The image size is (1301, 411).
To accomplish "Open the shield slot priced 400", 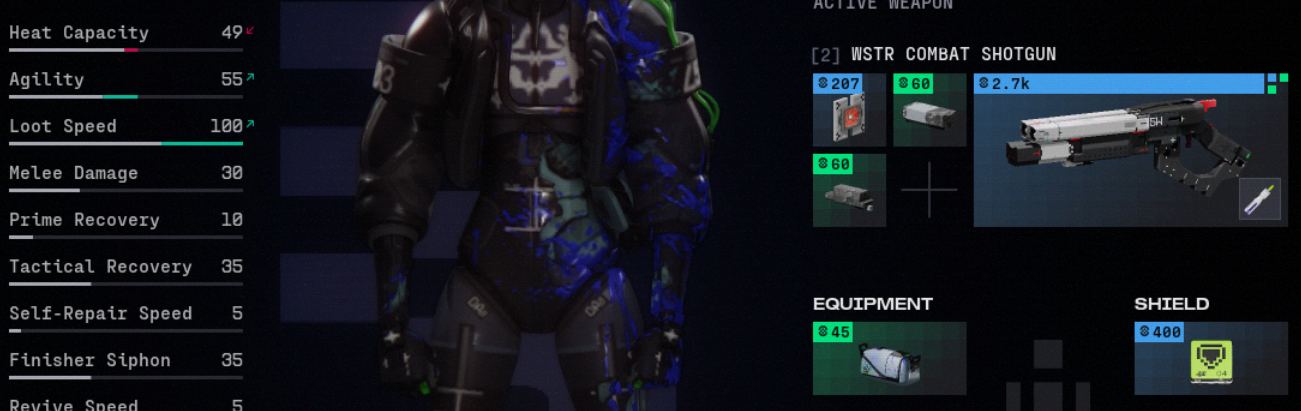I will coord(1210,359).
